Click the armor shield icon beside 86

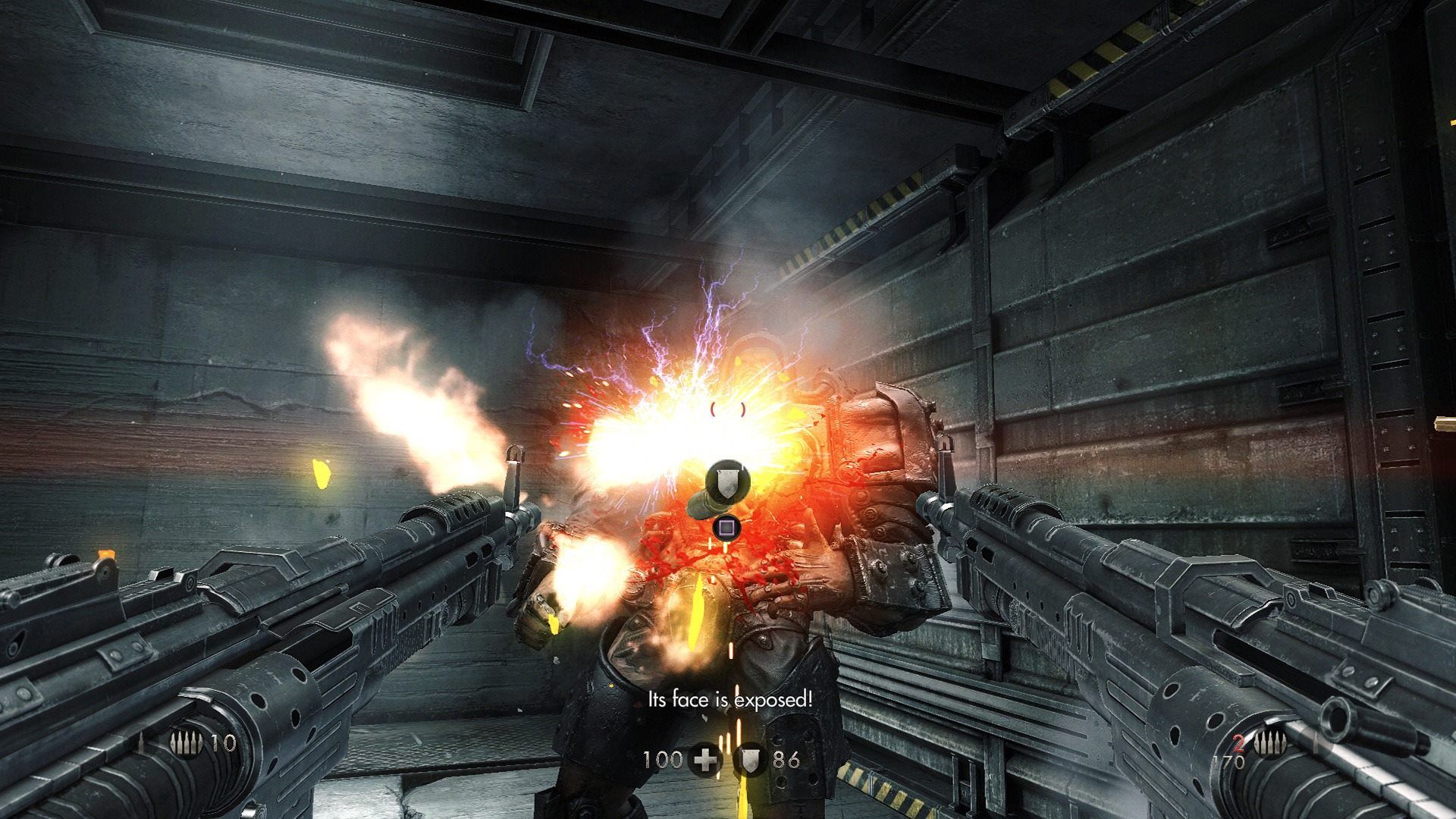(x=751, y=759)
